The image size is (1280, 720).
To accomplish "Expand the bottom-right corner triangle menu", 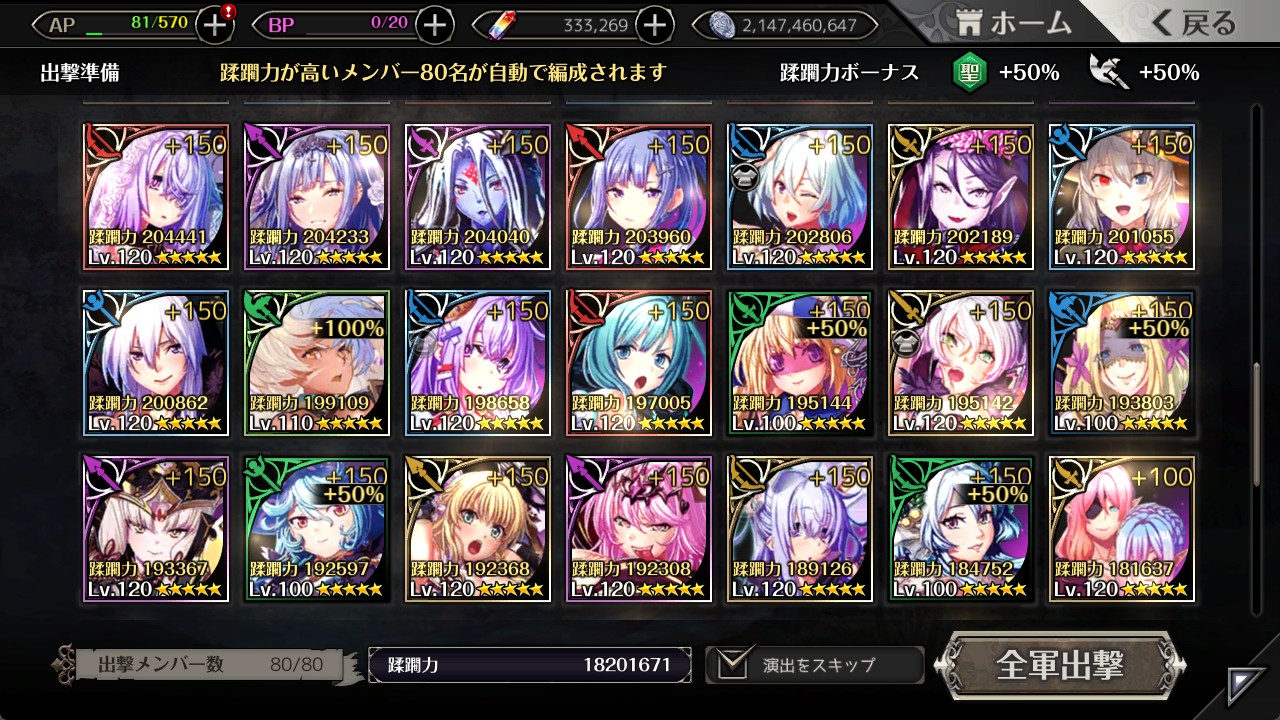I will pos(1247,685).
